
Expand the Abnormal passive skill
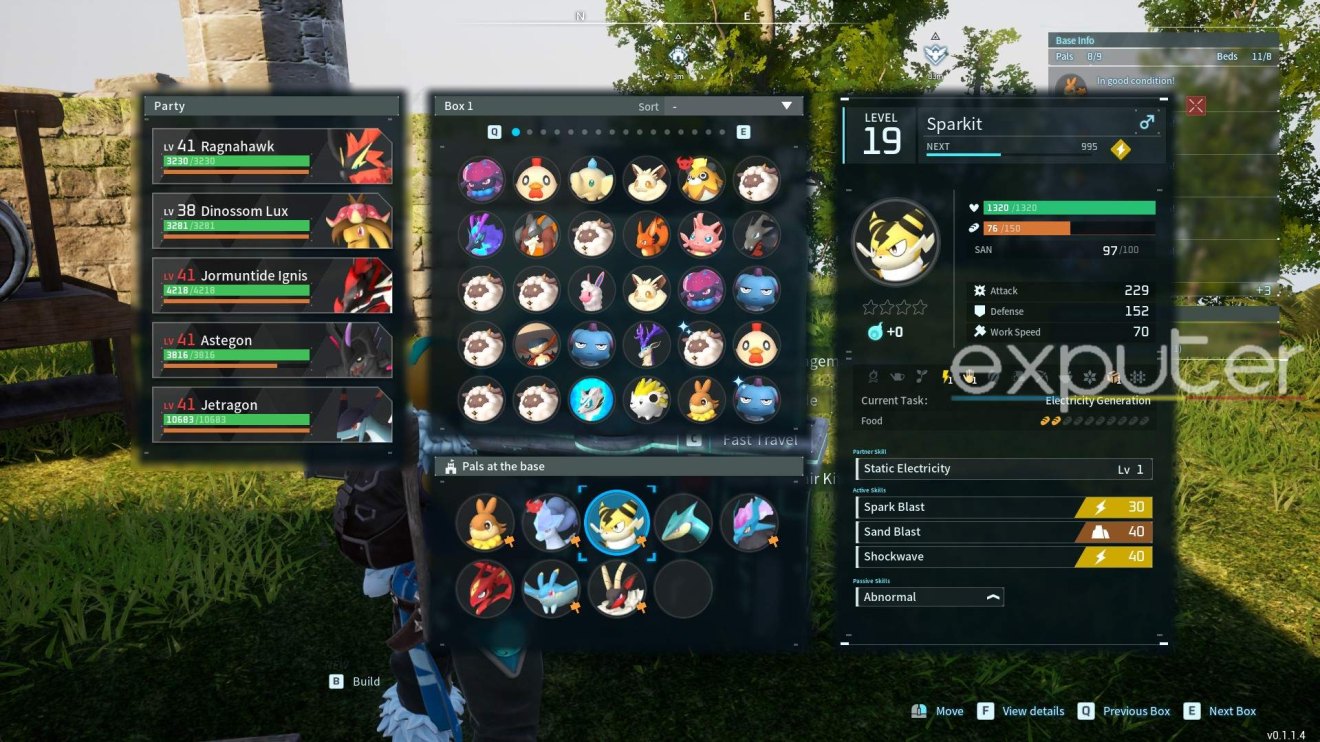pos(930,597)
